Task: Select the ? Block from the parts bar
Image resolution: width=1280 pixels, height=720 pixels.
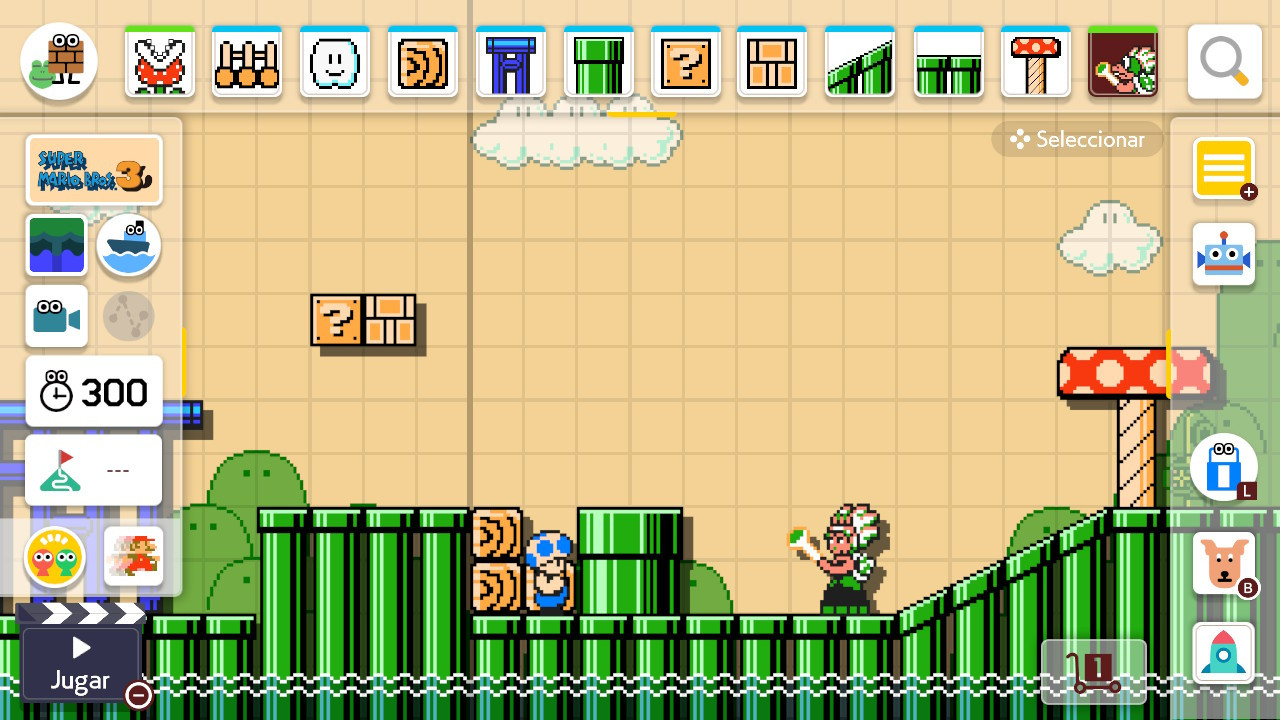Action: [687, 60]
